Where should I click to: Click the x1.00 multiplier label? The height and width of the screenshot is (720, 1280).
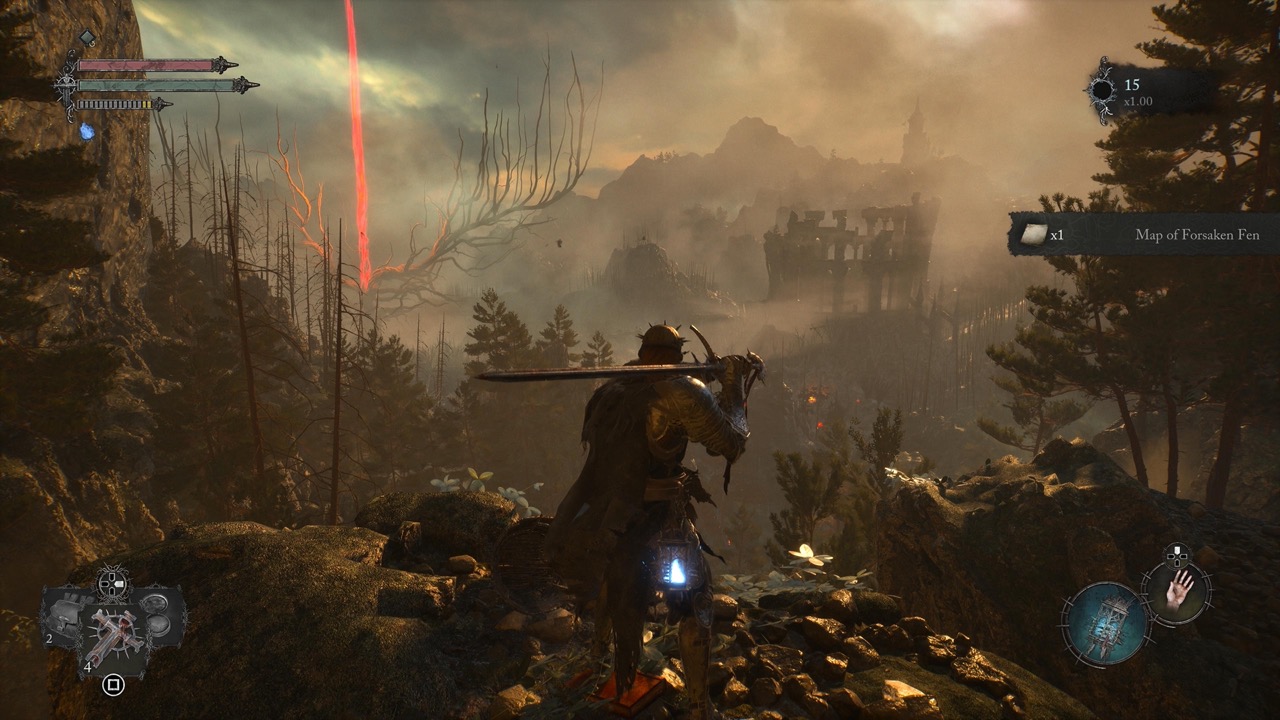1138,101
